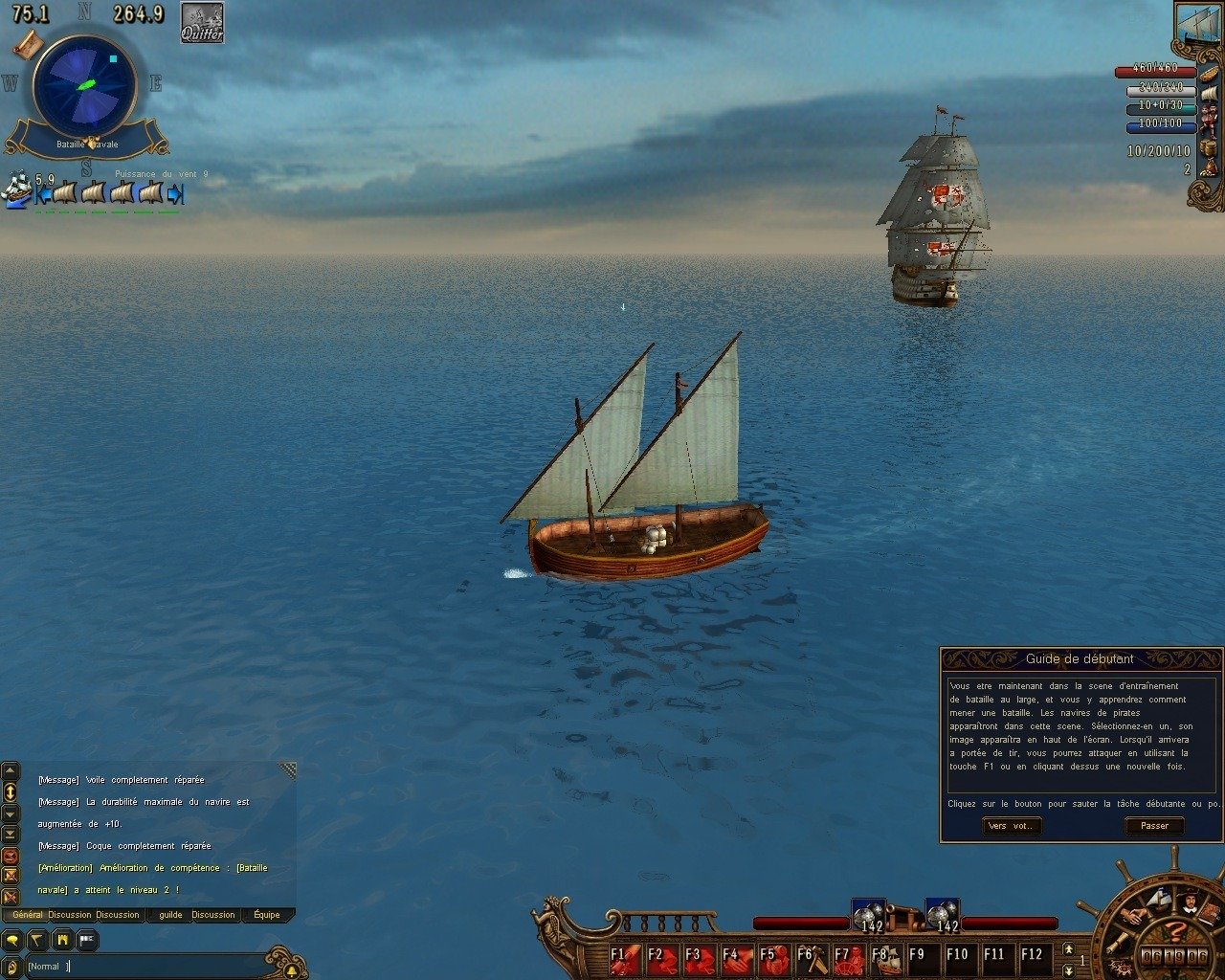Click the chat input field marked Normal
The width and height of the screenshot is (1225, 980).
click(144, 967)
